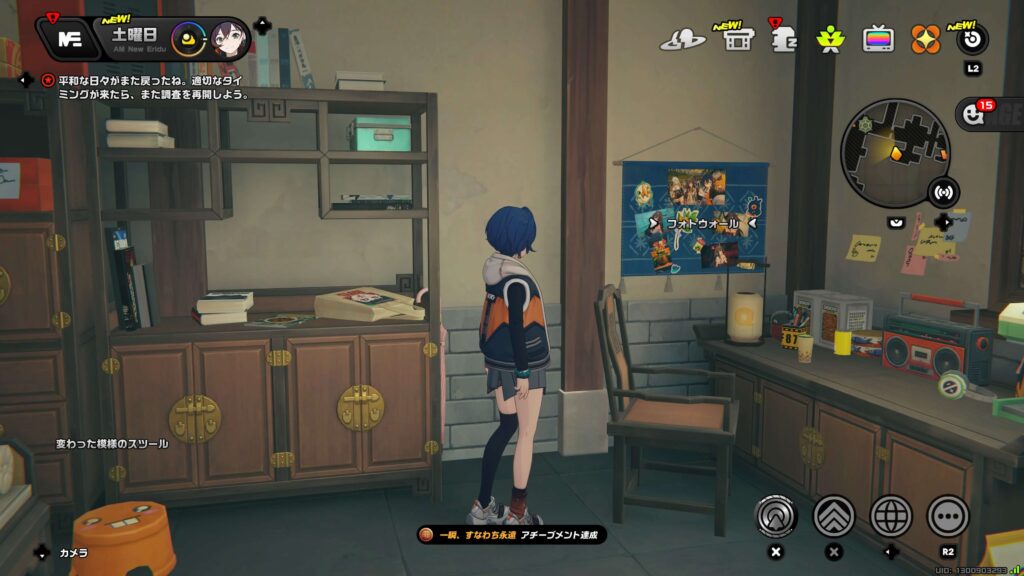
Task: Interact with the フォトウォール prompt
Action: pos(702,223)
